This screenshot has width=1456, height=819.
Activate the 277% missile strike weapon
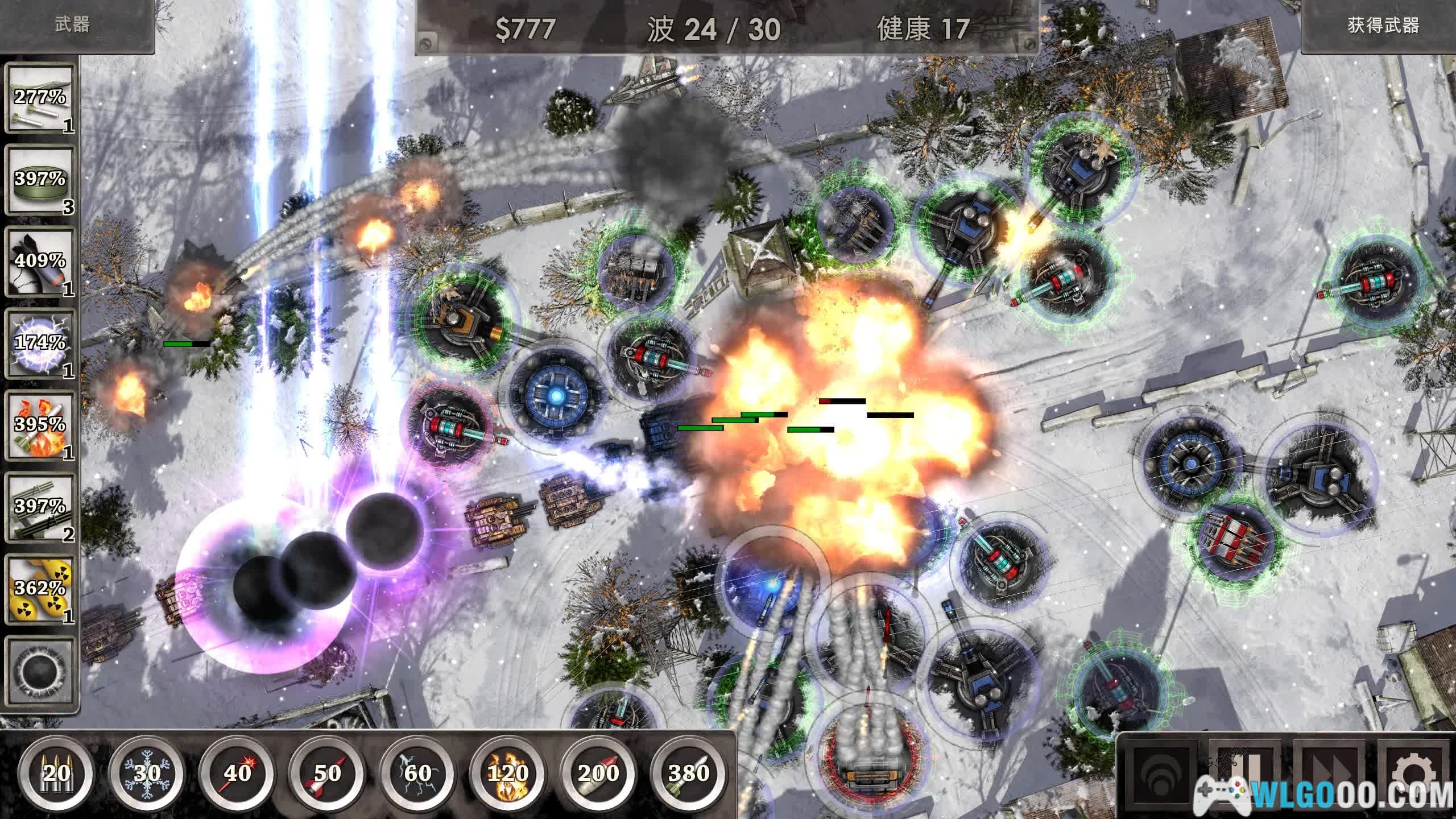[40, 99]
